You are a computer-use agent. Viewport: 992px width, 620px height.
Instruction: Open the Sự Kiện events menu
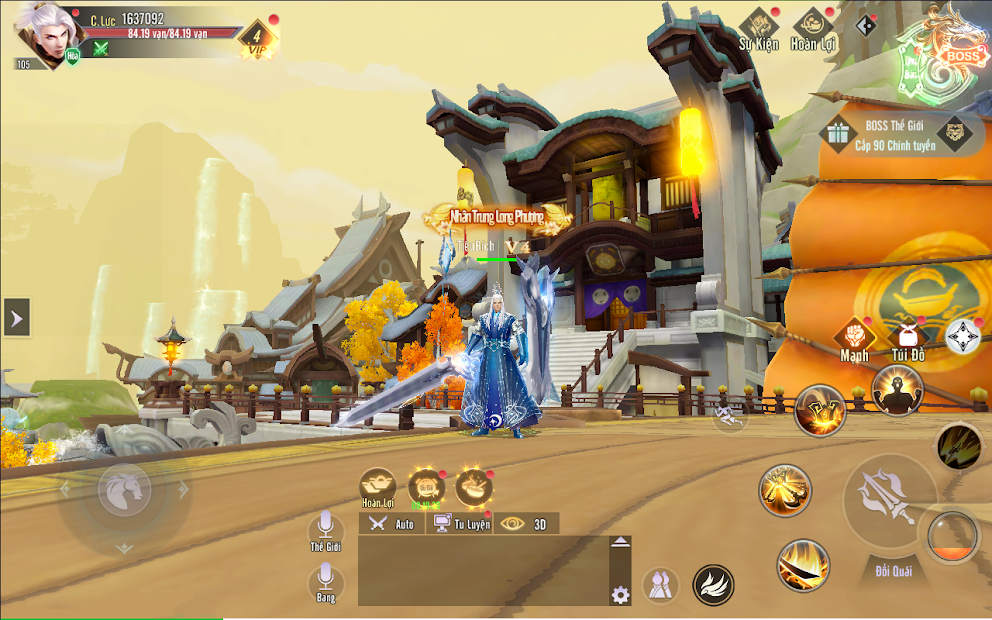pos(758,28)
